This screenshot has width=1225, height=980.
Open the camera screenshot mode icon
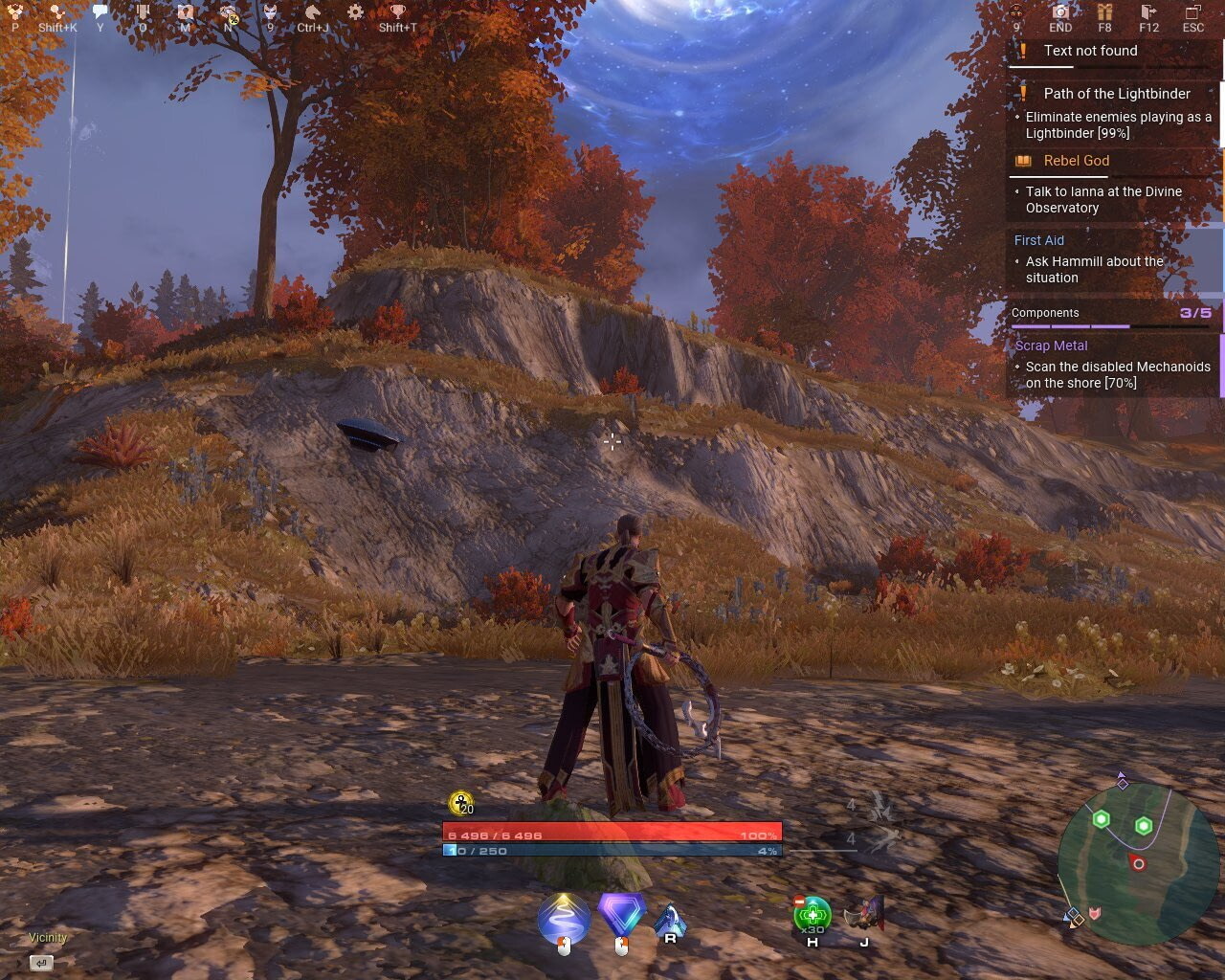[x=1060, y=12]
